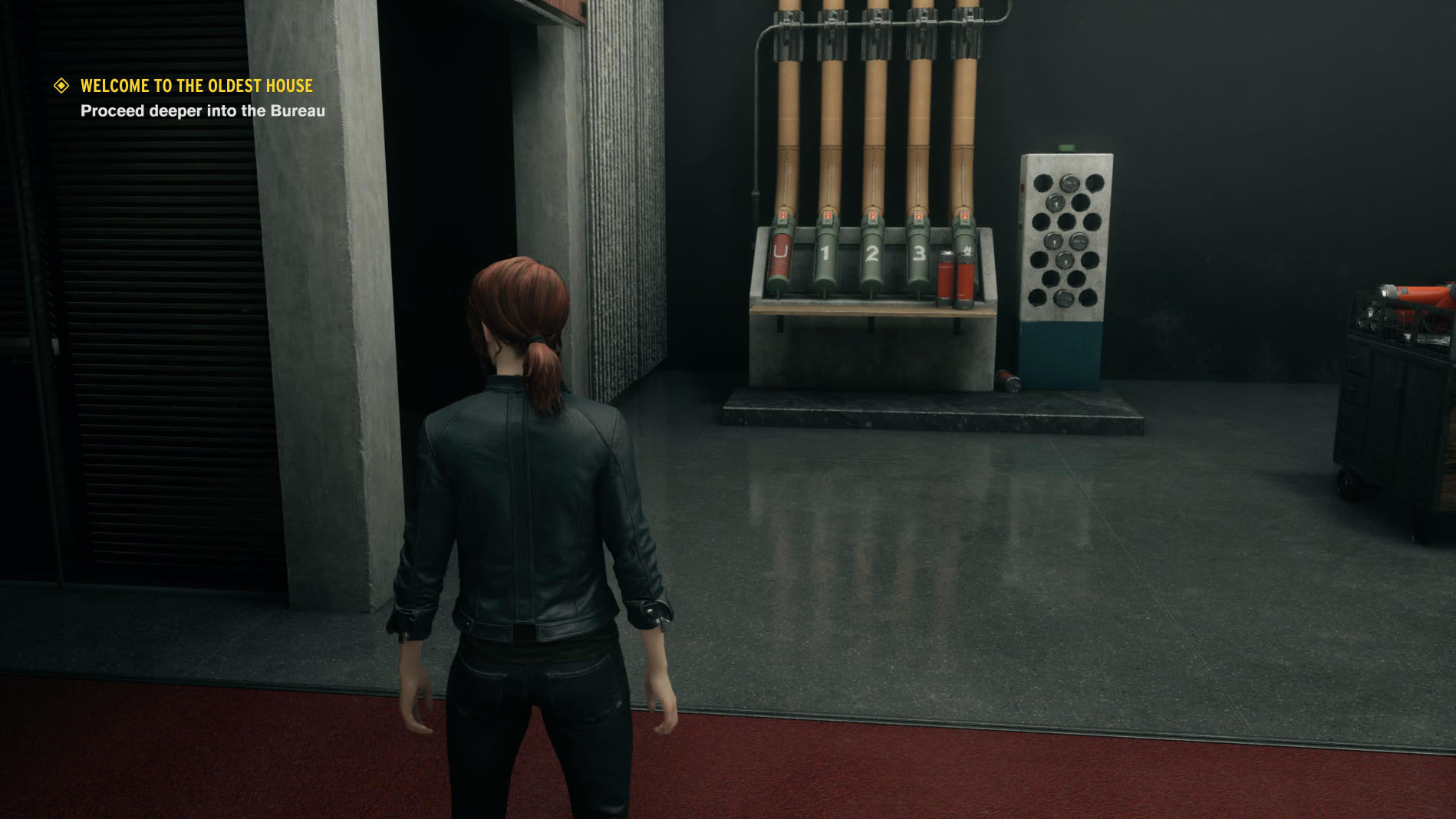Click the Proceed deeper into the Bureau text
The width and height of the screenshot is (1456, 819).
click(x=201, y=110)
